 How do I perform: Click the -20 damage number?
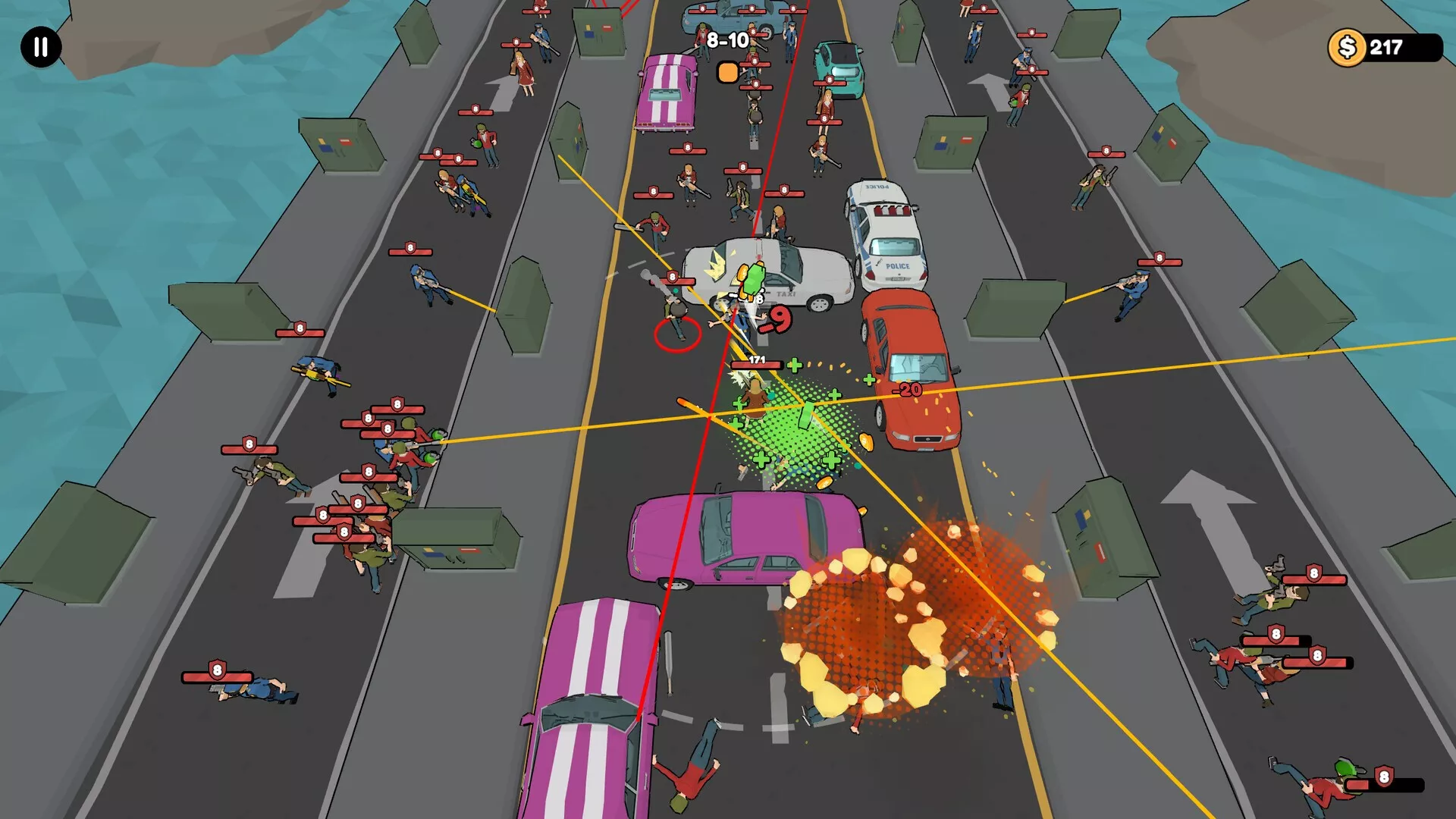(910, 389)
